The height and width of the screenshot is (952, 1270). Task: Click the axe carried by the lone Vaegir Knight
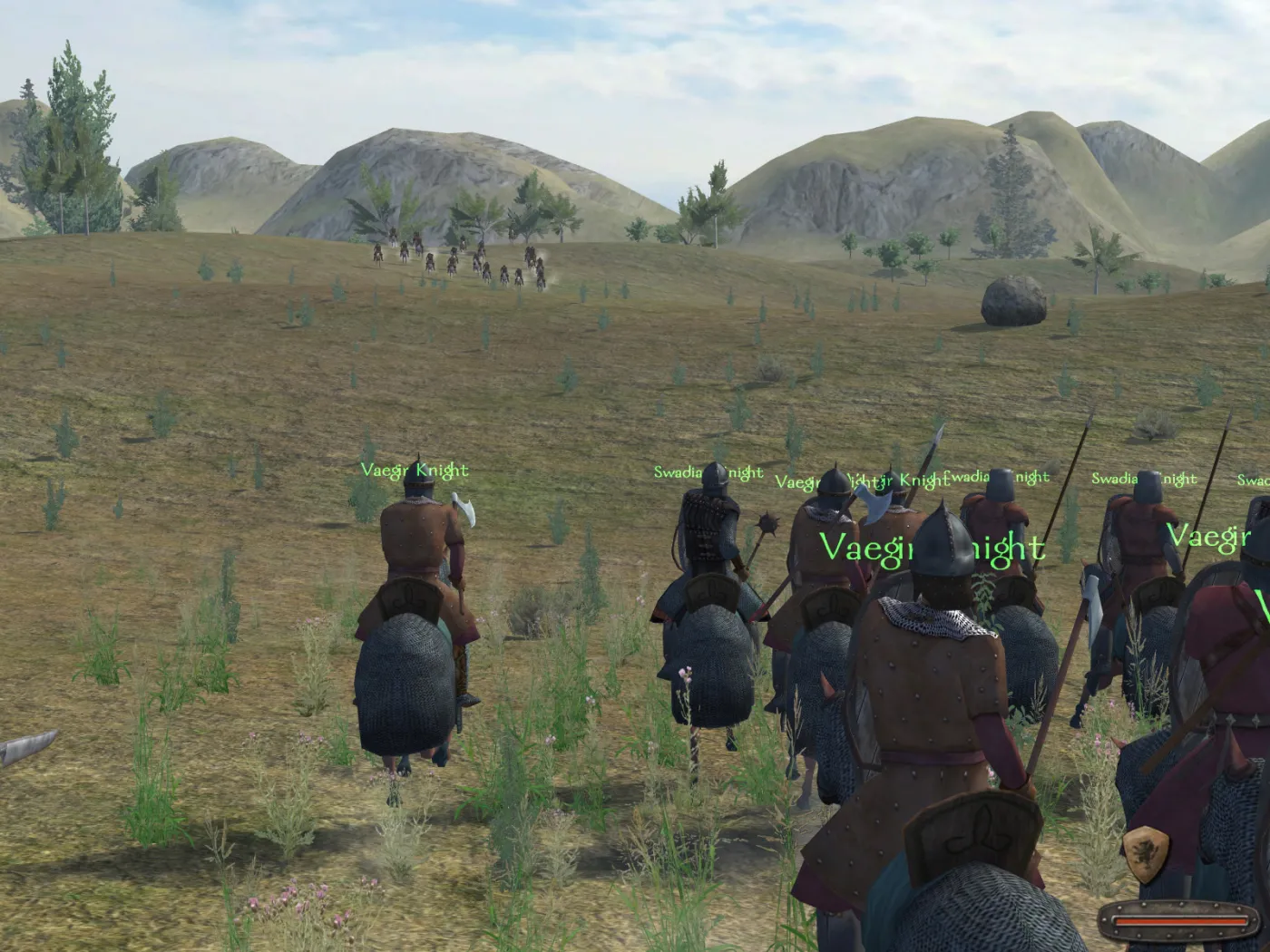(465, 507)
